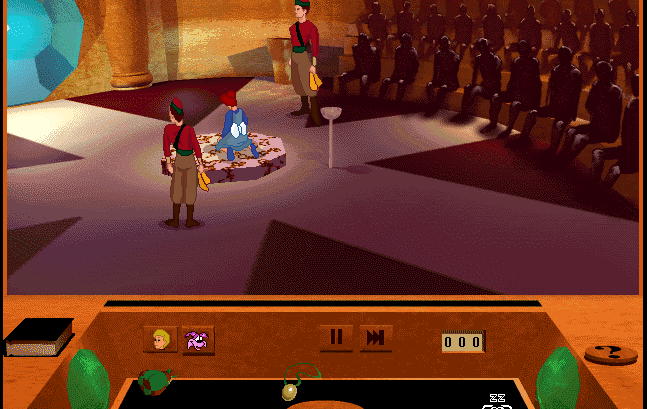This screenshot has width=648, height=409.
Task: Select the pink creature portrait button
Action: click(198, 340)
